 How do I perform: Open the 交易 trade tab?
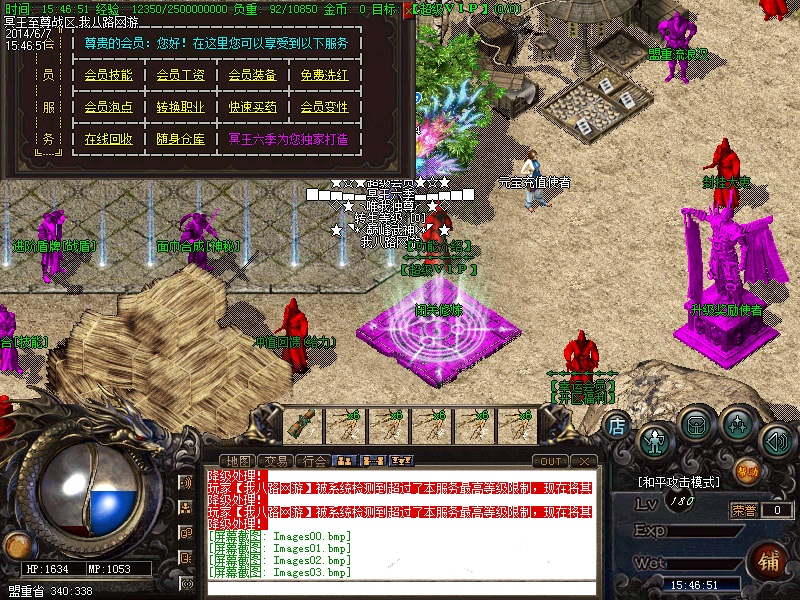(277, 461)
